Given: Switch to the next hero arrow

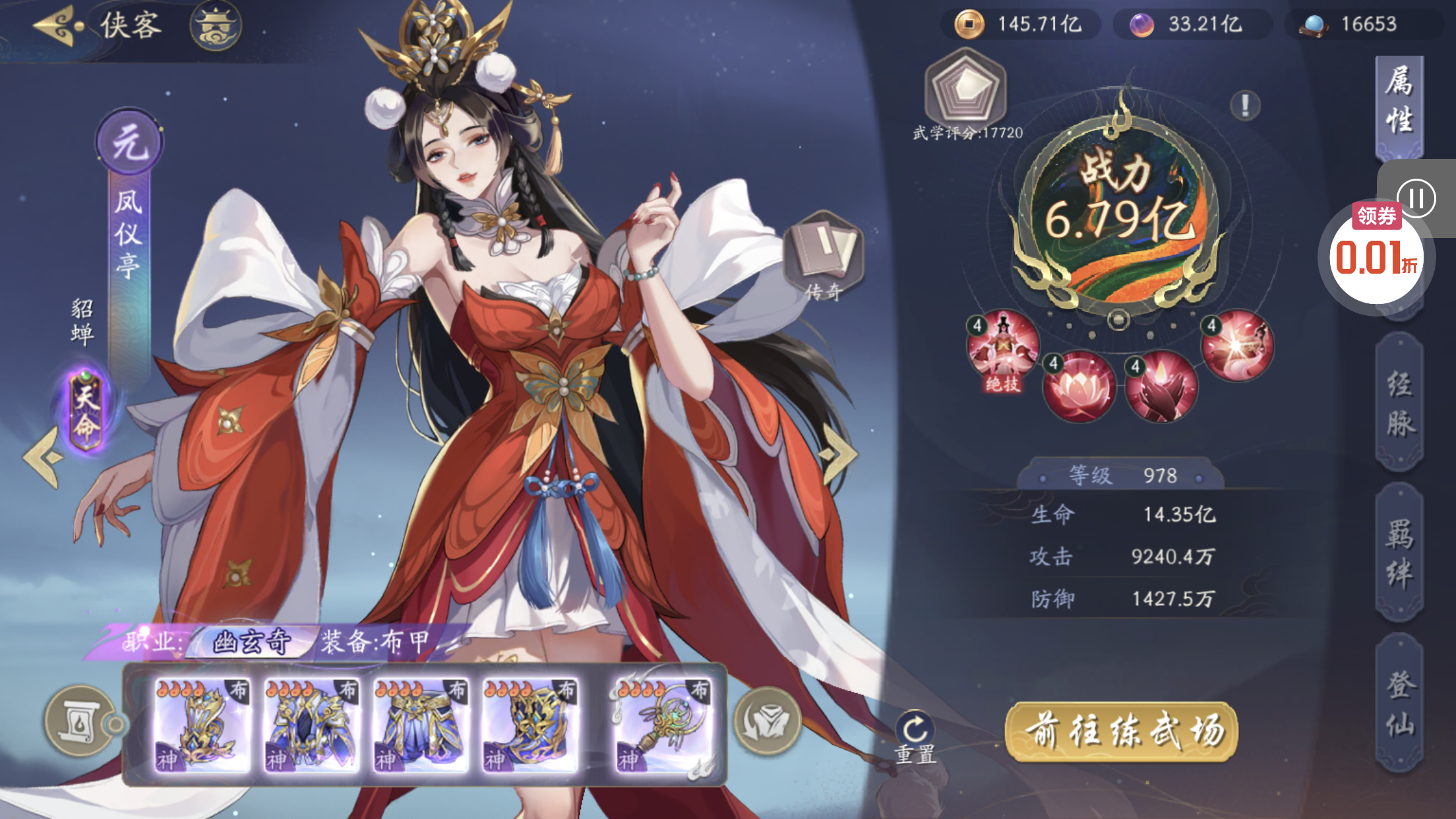Looking at the screenshot, I should pos(836,455).
